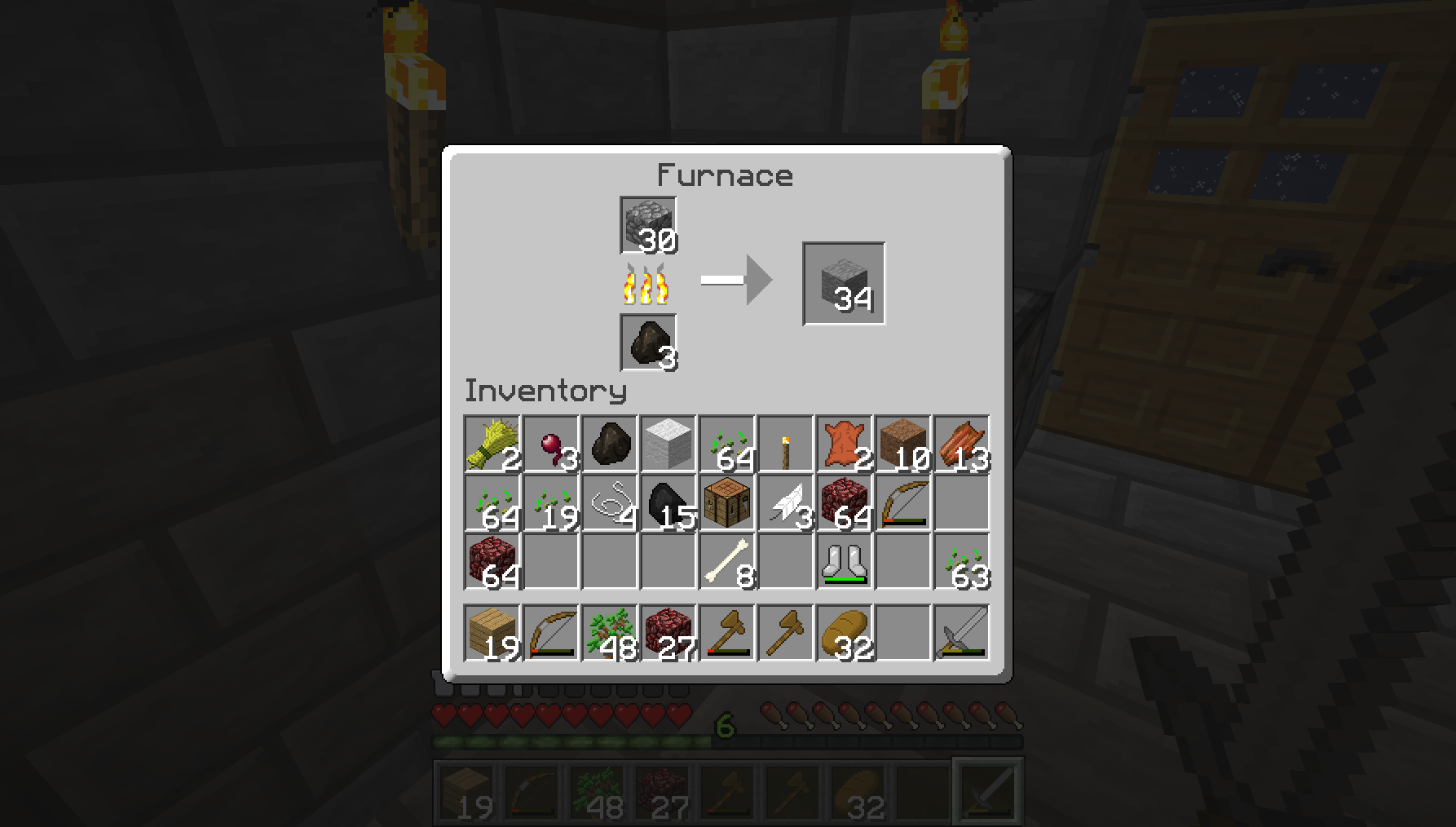Select the stack of 10 dirt blocks
This screenshot has height=827, width=1456.
pyautogui.click(x=903, y=444)
